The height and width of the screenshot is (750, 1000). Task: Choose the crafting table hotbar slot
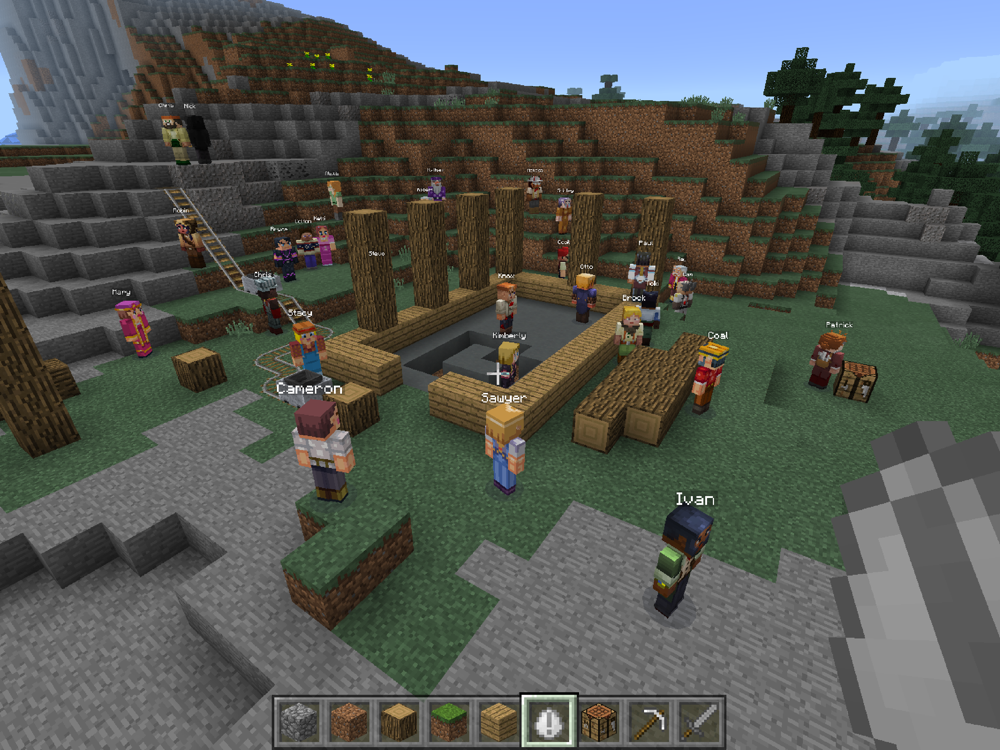click(599, 721)
